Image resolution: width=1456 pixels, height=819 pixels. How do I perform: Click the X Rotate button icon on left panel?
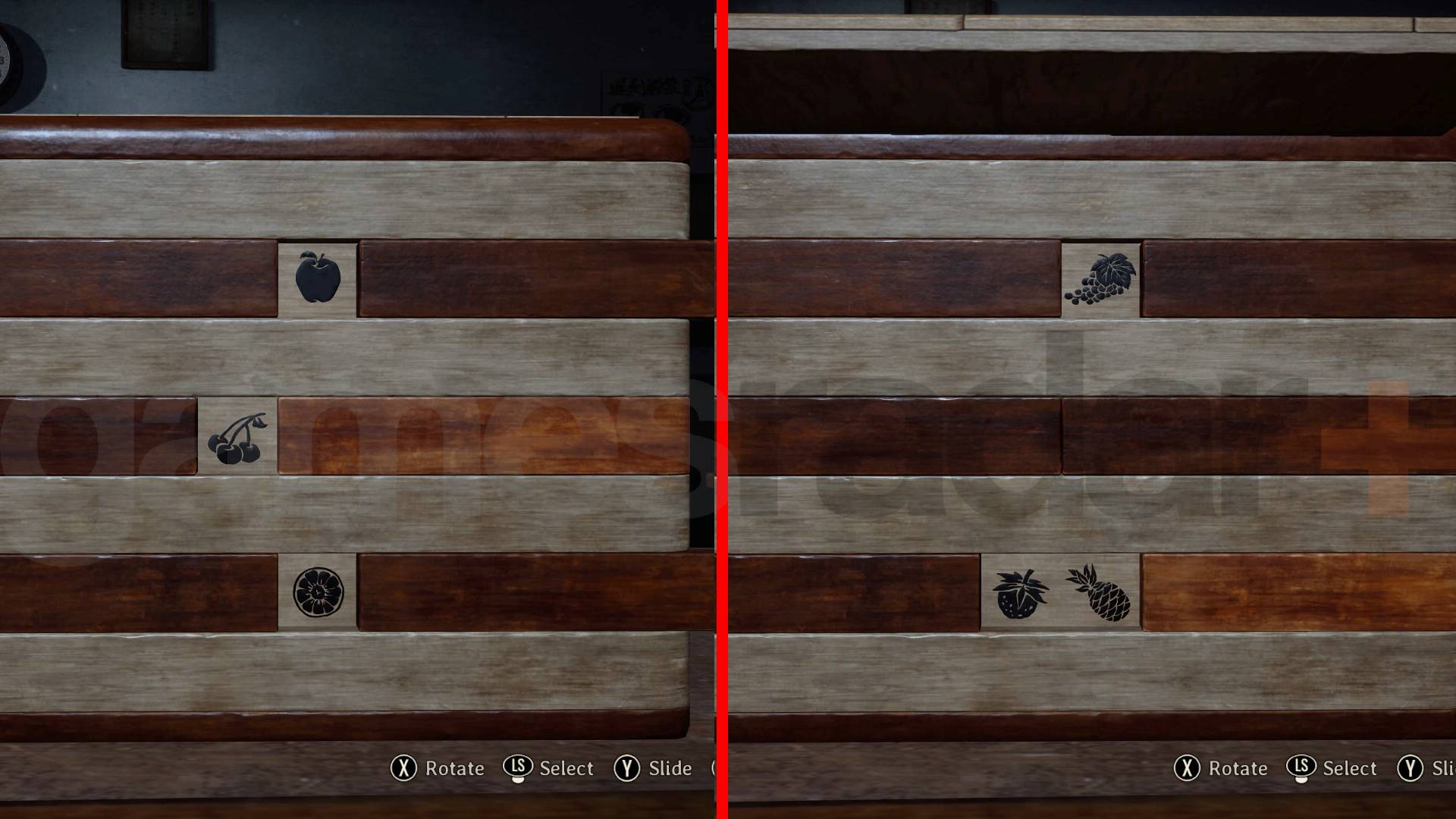point(403,768)
